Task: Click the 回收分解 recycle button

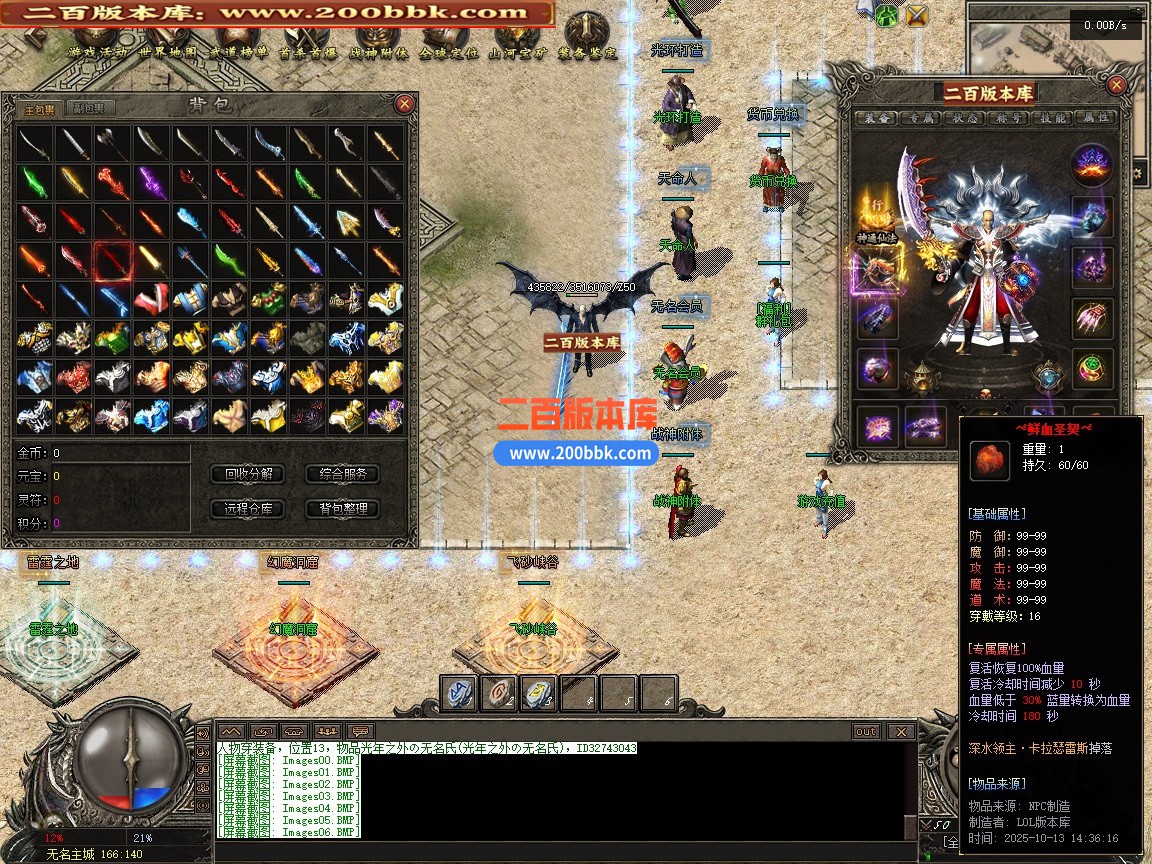Action: pyautogui.click(x=249, y=474)
